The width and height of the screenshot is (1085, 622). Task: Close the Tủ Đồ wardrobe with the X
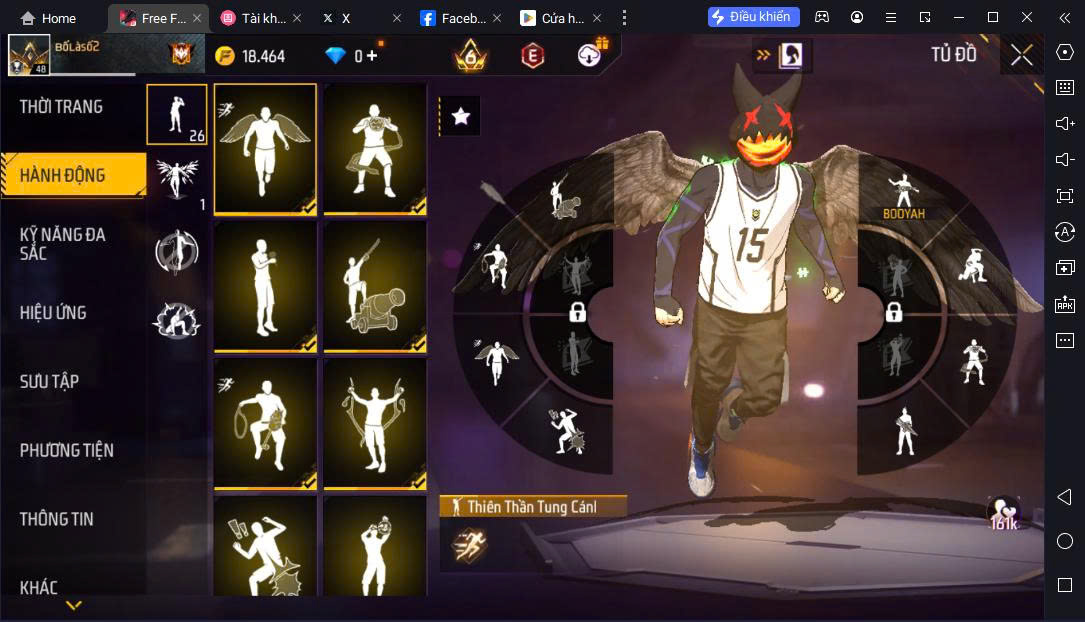[x=1021, y=55]
